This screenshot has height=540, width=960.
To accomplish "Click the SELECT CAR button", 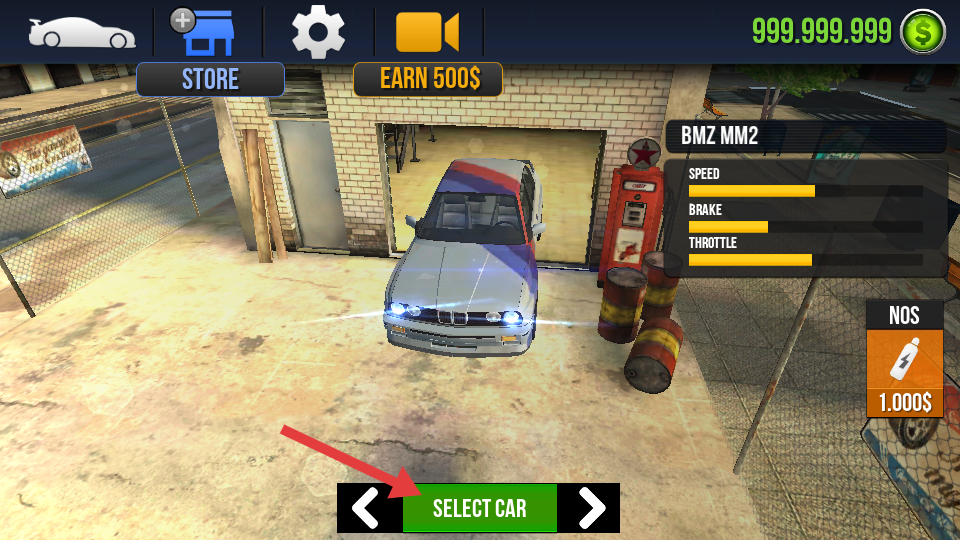I will pyautogui.click(x=479, y=508).
